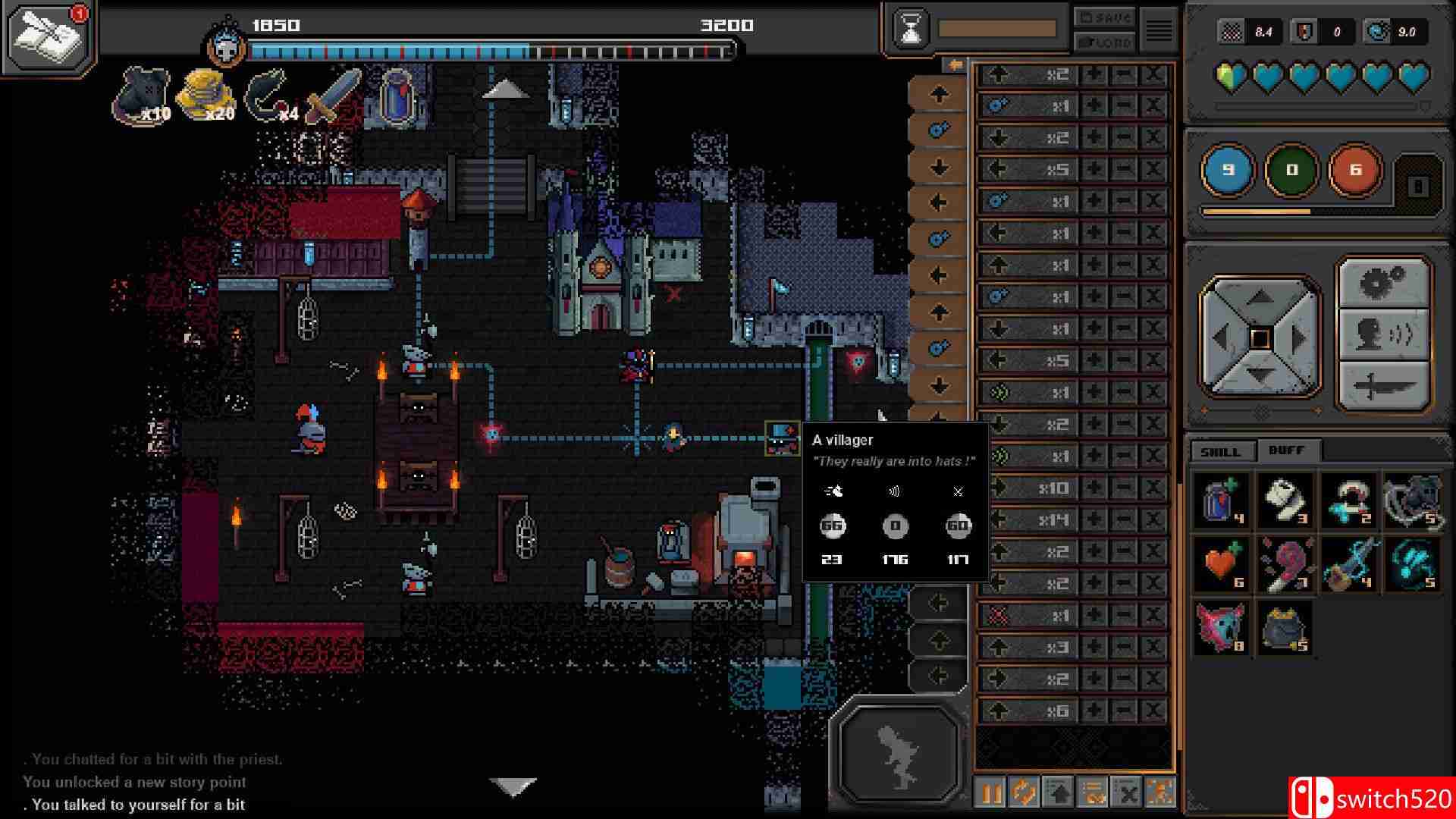Select the blue 9 resource orb
This screenshot has width=1456, height=819.
1228,170
